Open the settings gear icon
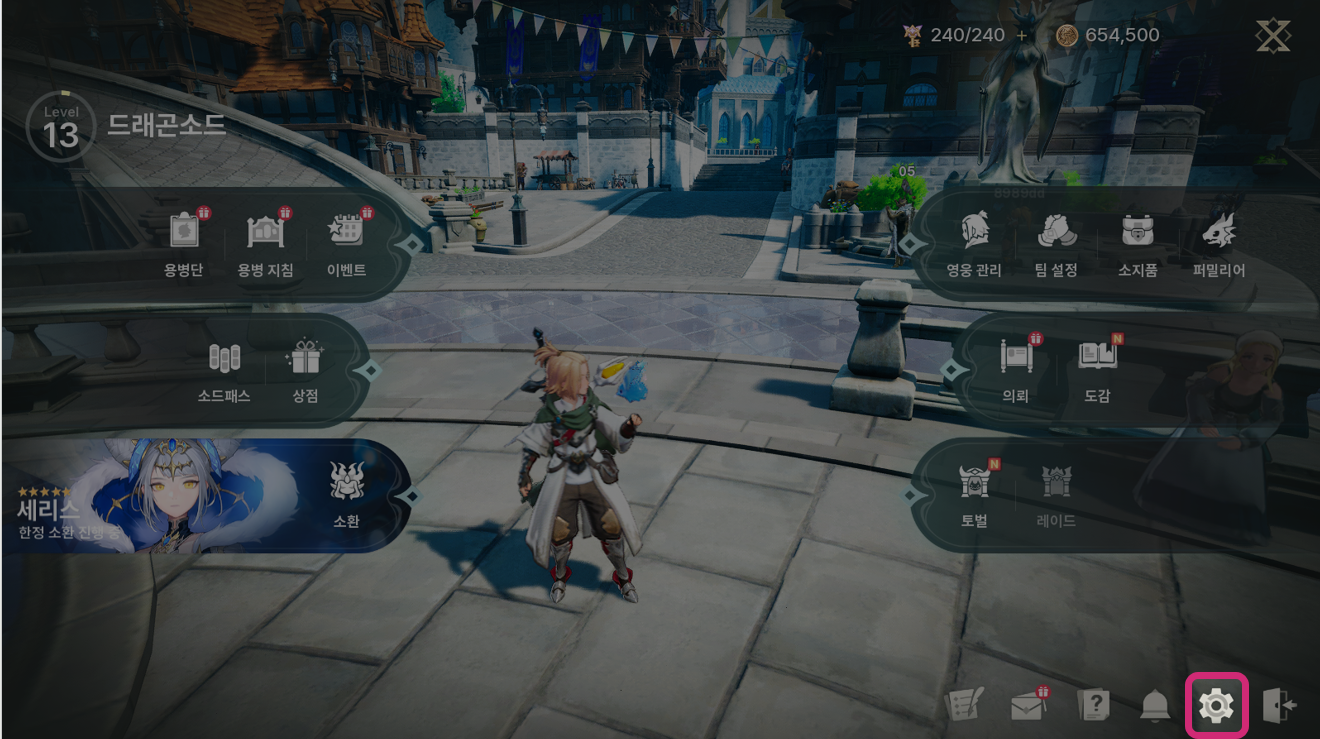 coord(1216,706)
